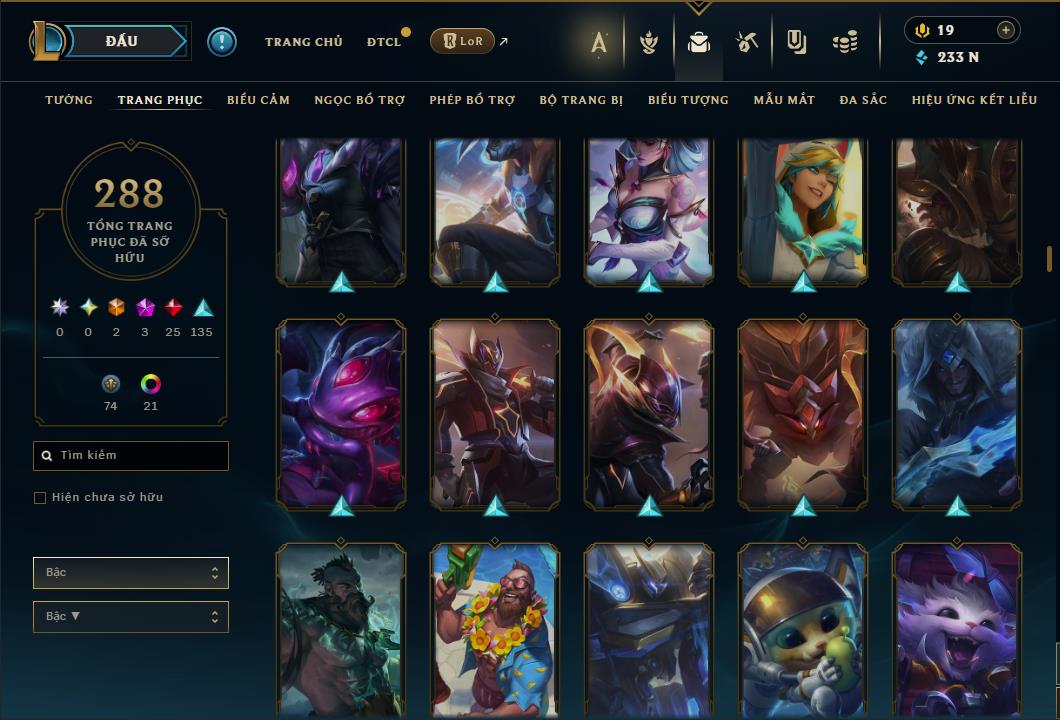Click the plus button to buy RP

pos(1006,30)
